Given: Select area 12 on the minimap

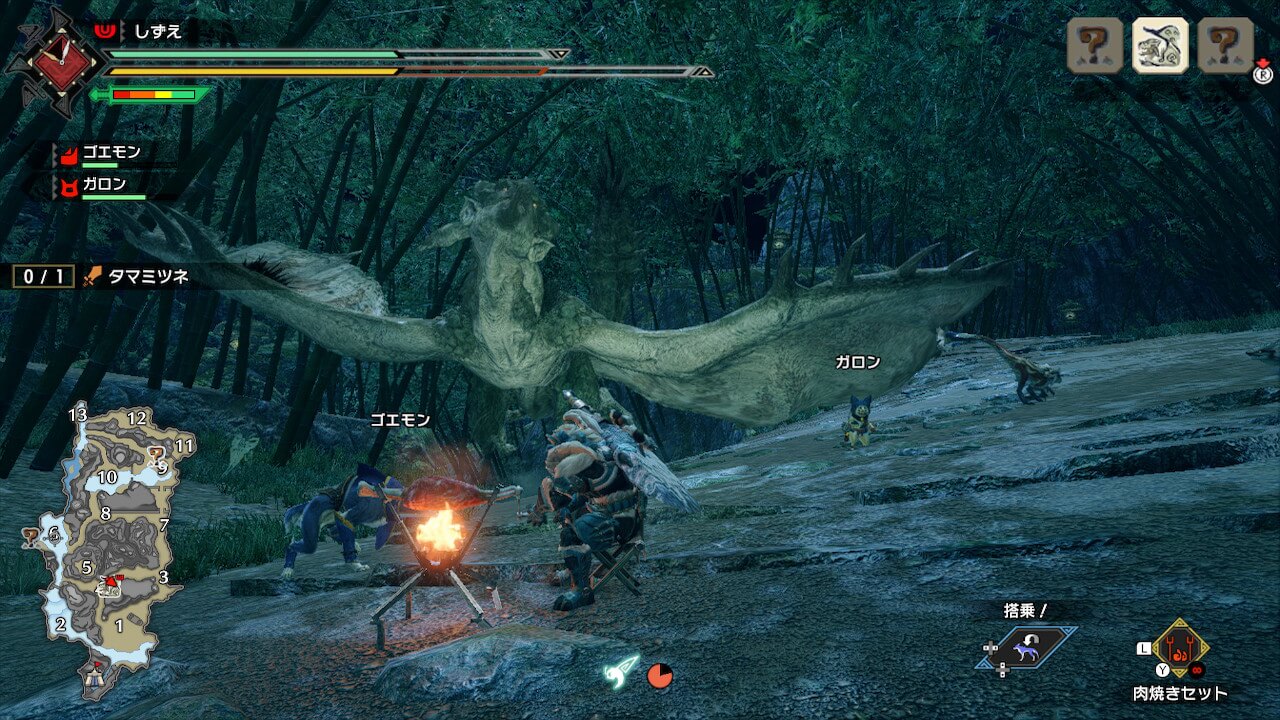Looking at the screenshot, I should click(137, 418).
